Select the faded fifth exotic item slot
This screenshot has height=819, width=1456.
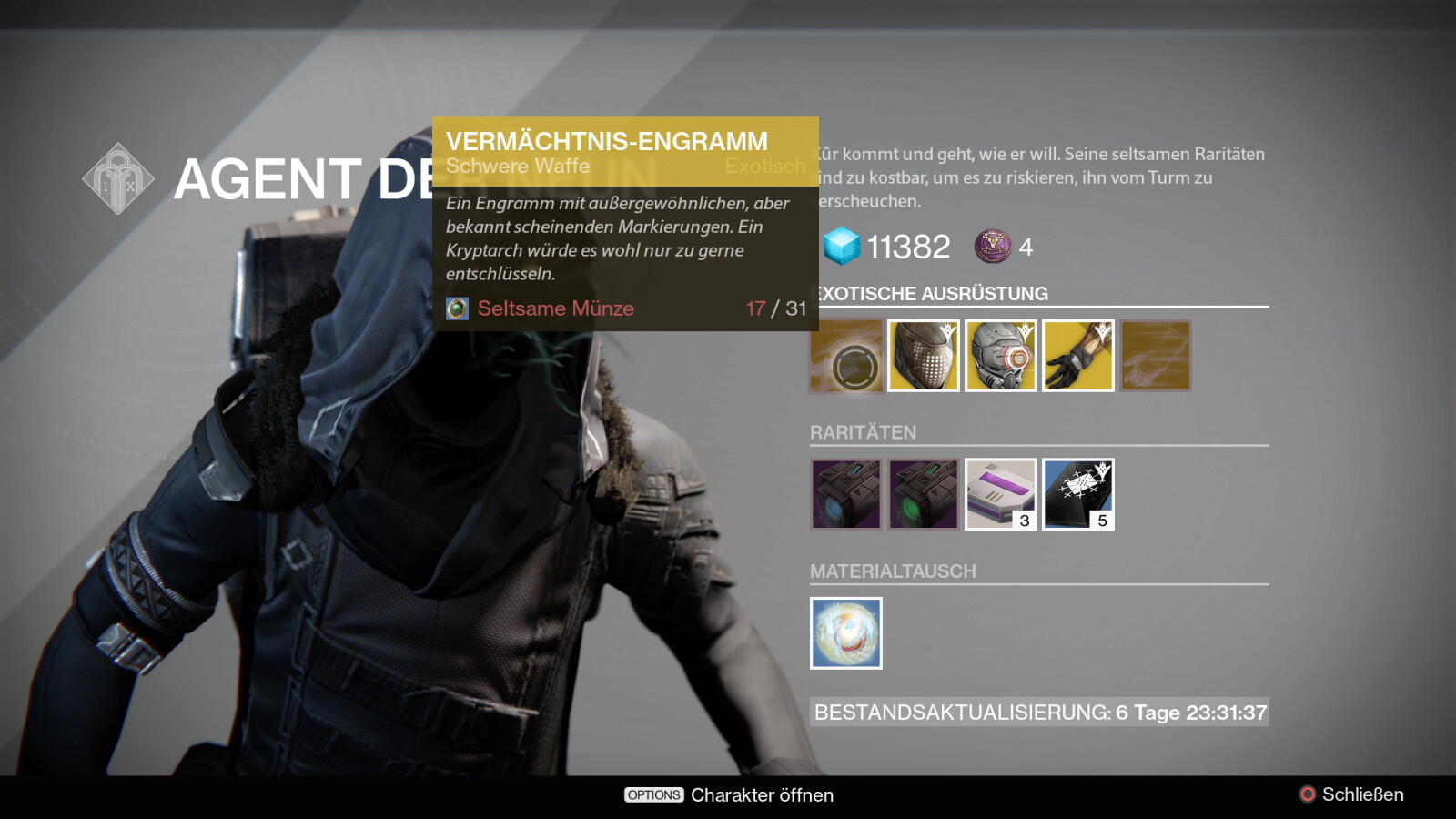[x=1156, y=357]
